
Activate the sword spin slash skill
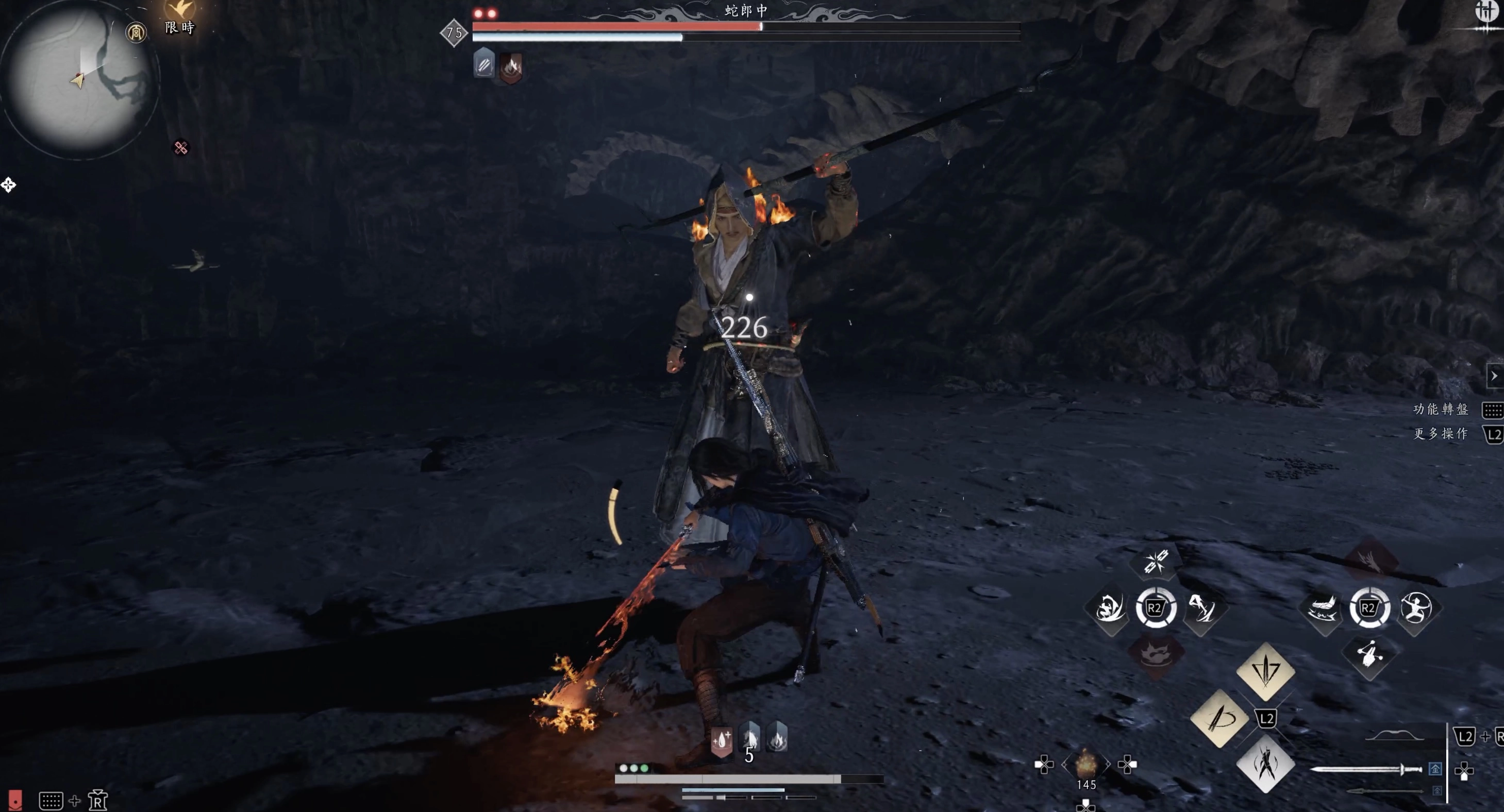(1219, 718)
